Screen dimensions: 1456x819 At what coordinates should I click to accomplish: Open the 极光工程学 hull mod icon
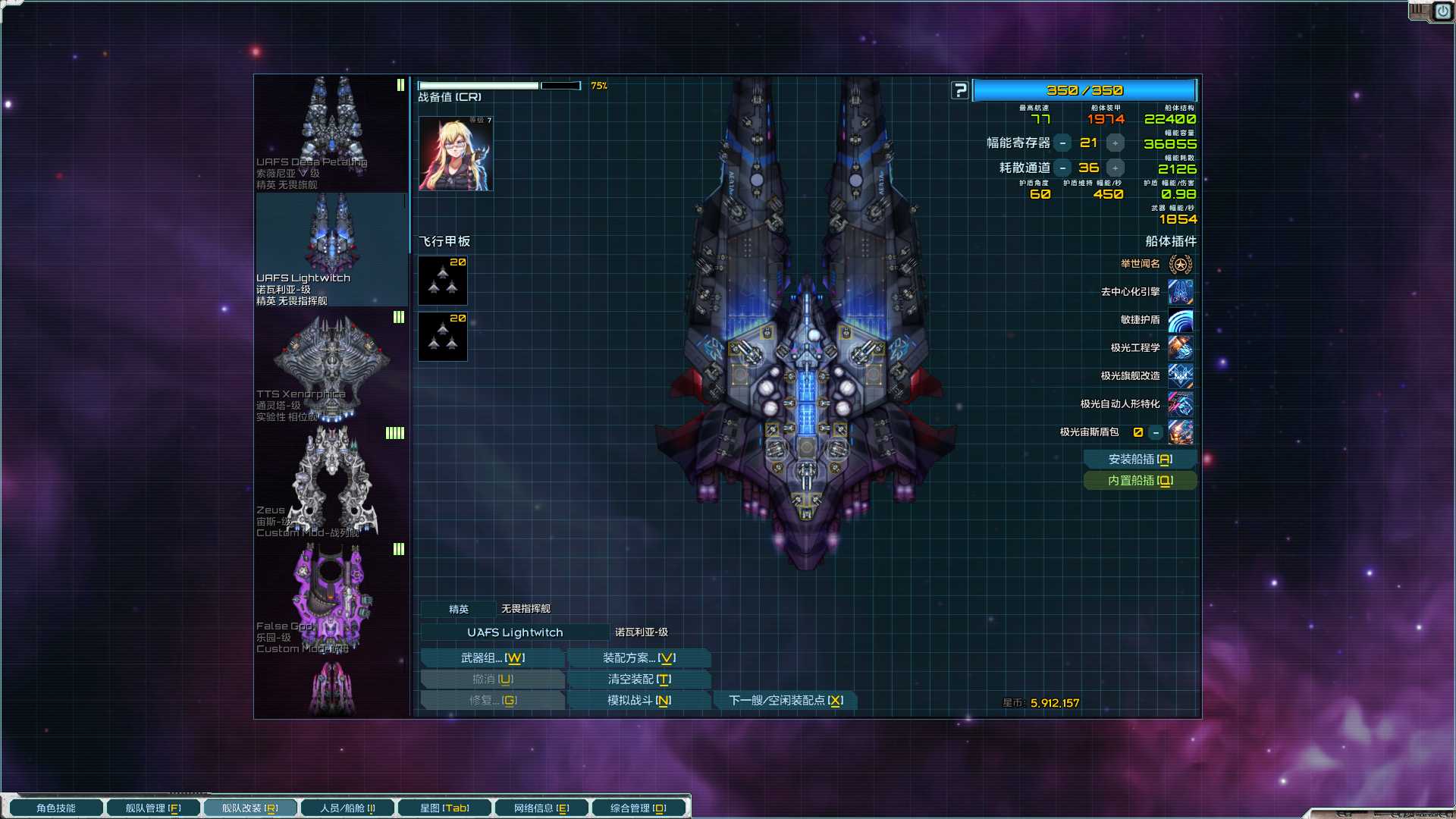click(1180, 348)
